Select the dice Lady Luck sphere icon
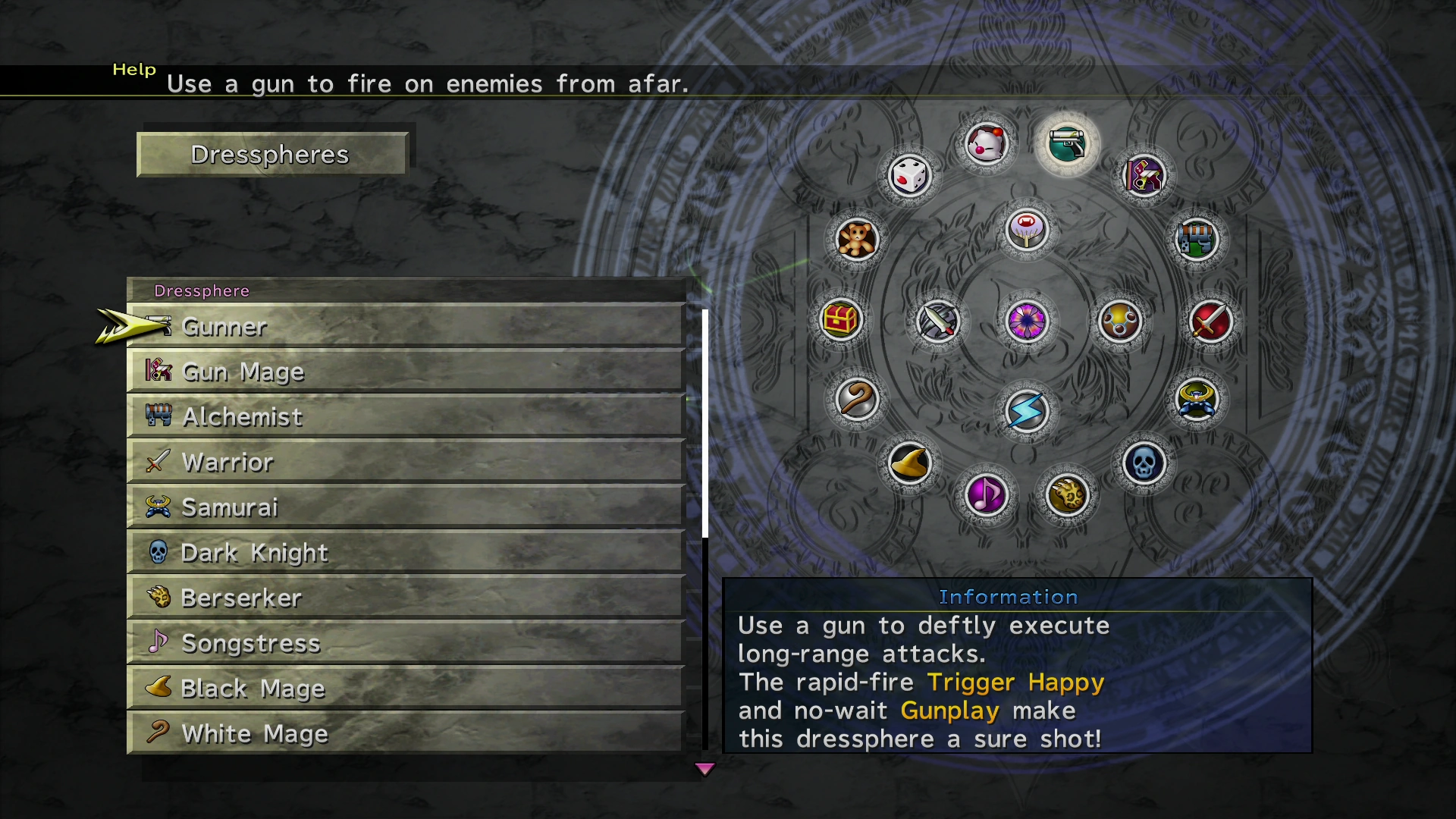Viewport: 1456px width, 819px height. pyautogui.click(x=910, y=175)
